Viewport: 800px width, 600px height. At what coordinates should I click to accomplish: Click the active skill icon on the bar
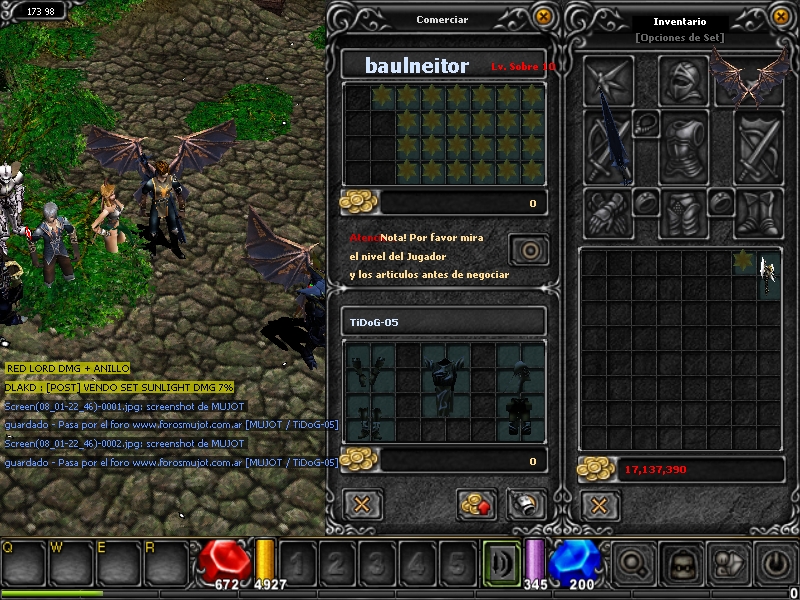(501, 564)
